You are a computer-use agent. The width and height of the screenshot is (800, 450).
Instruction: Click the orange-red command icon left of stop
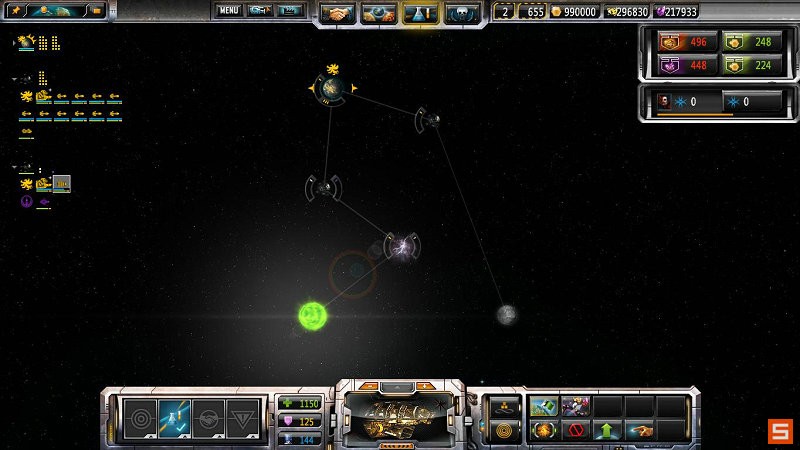(544, 431)
